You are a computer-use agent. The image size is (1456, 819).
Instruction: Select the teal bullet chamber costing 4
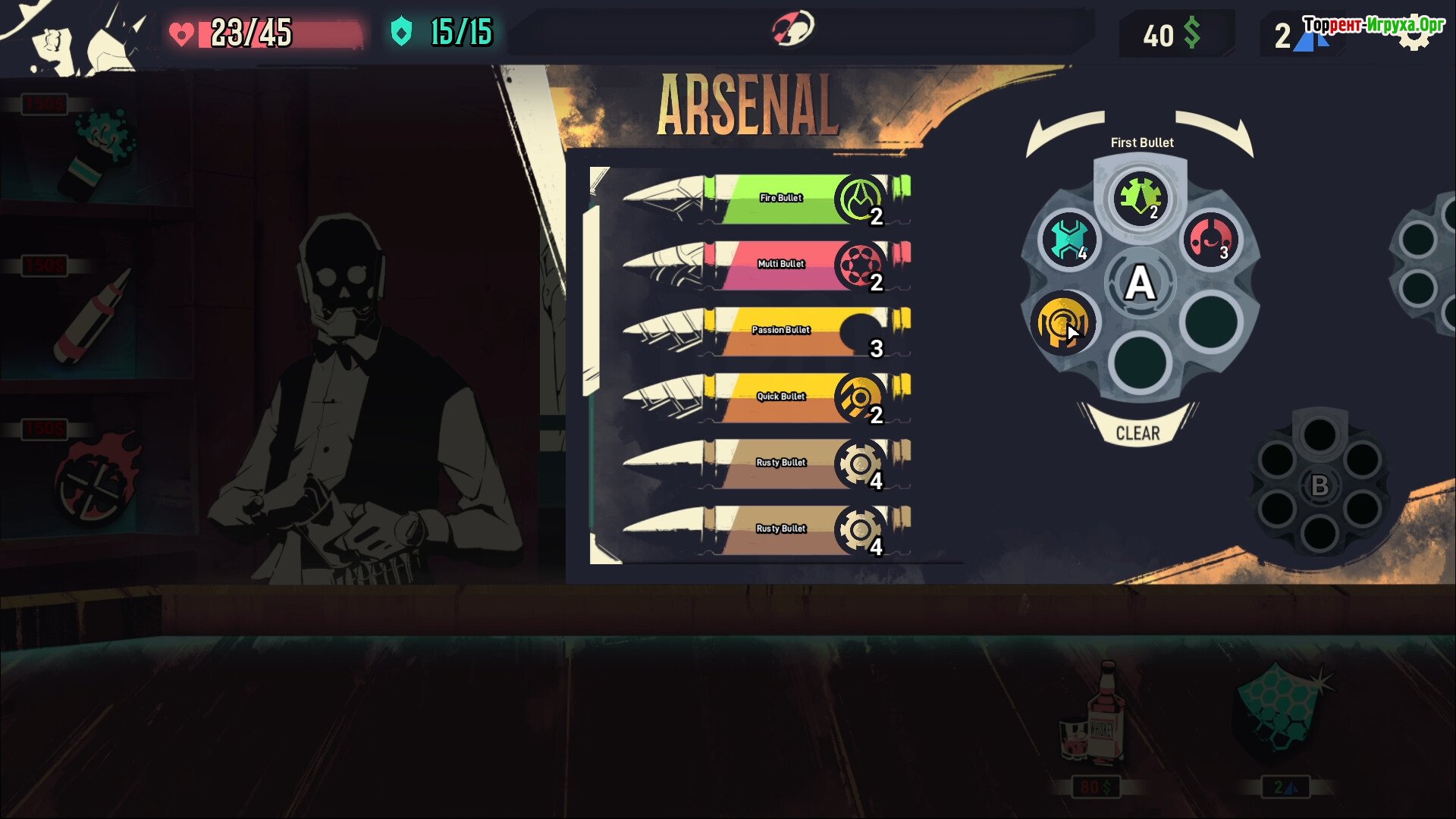pyautogui.click(x=1069, y=240)
